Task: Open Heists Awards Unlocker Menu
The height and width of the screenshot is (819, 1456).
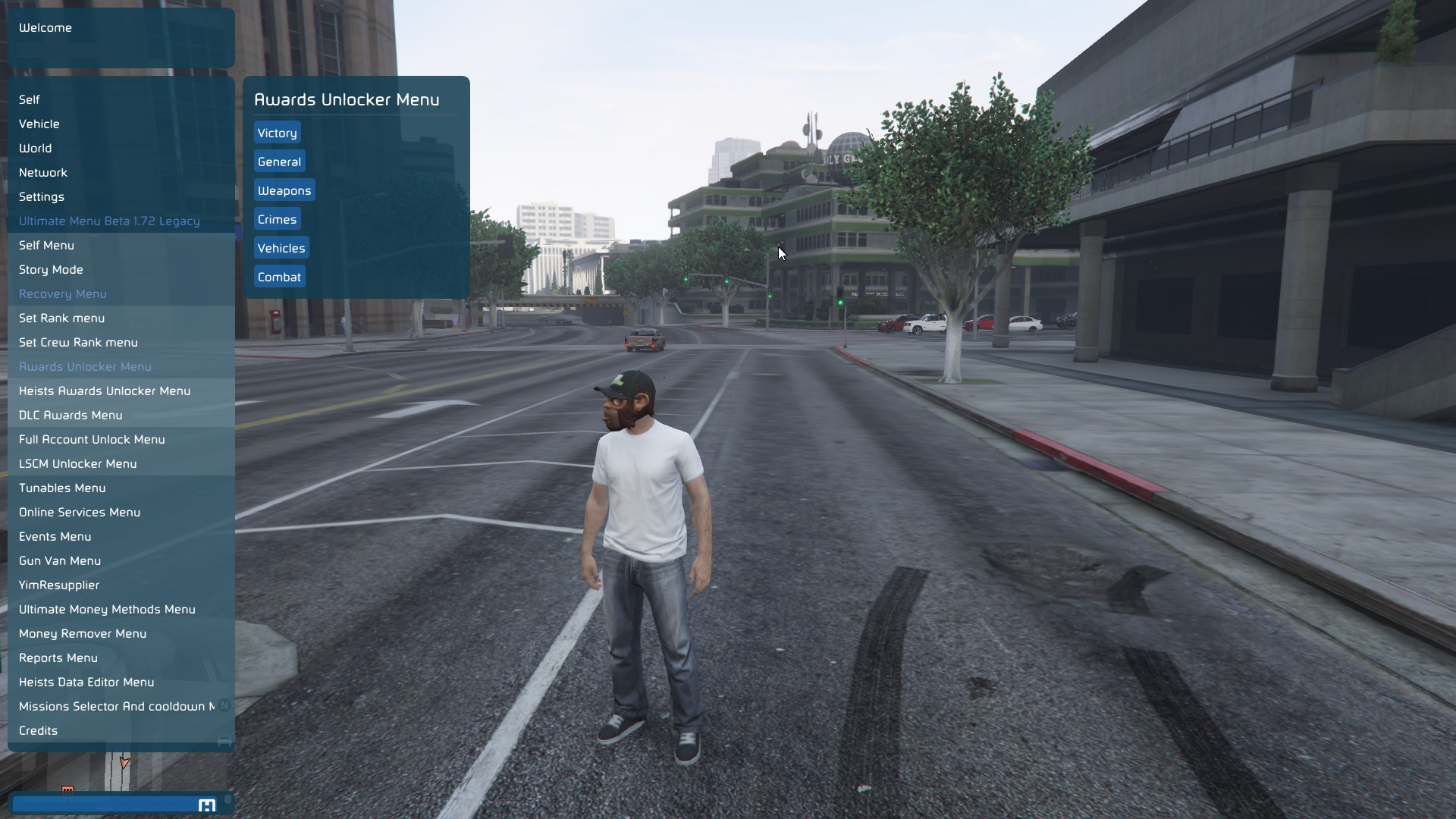Action: [105, 391]
